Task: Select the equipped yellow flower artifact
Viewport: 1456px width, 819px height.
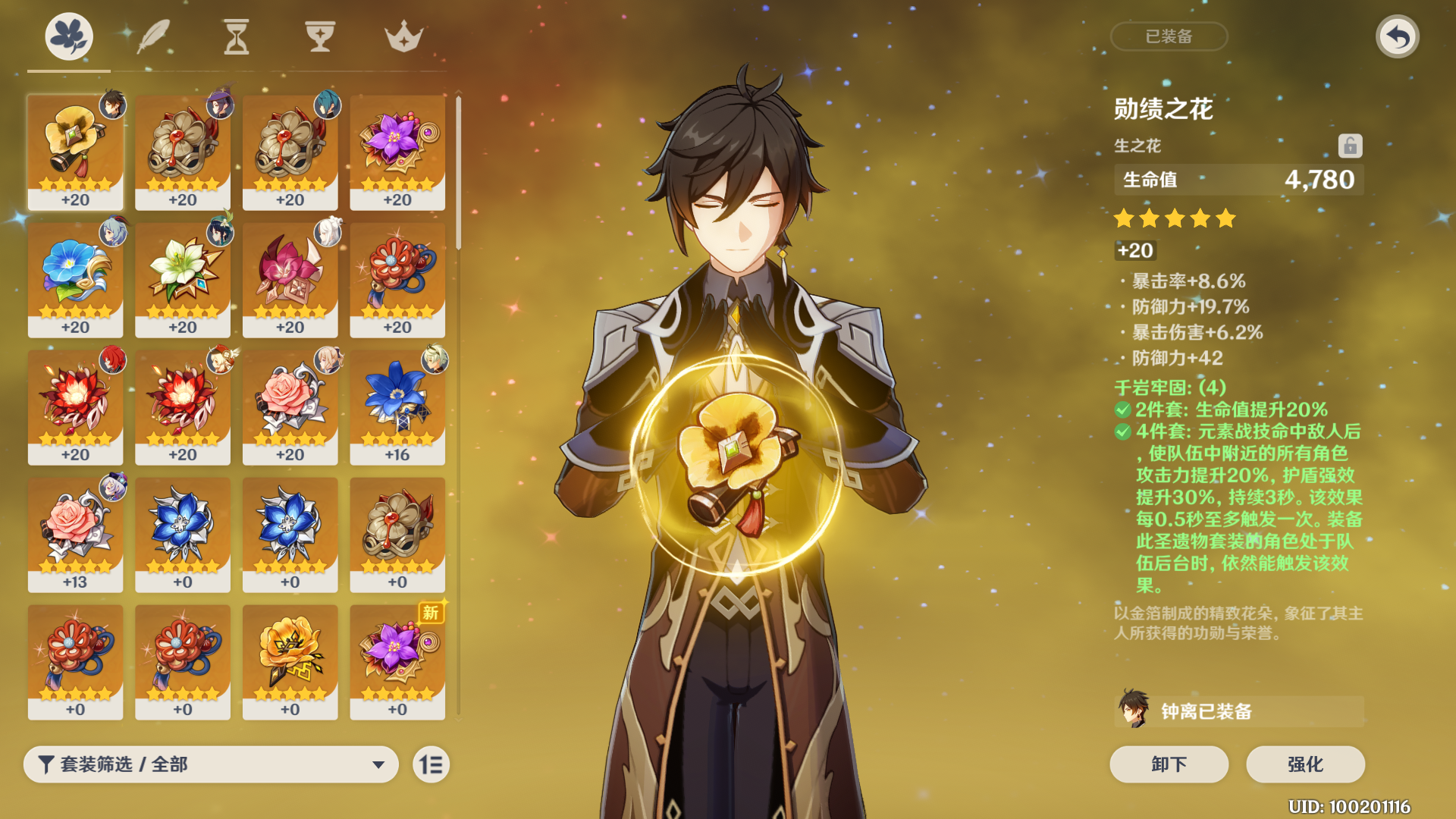Action: pos(75,152)
